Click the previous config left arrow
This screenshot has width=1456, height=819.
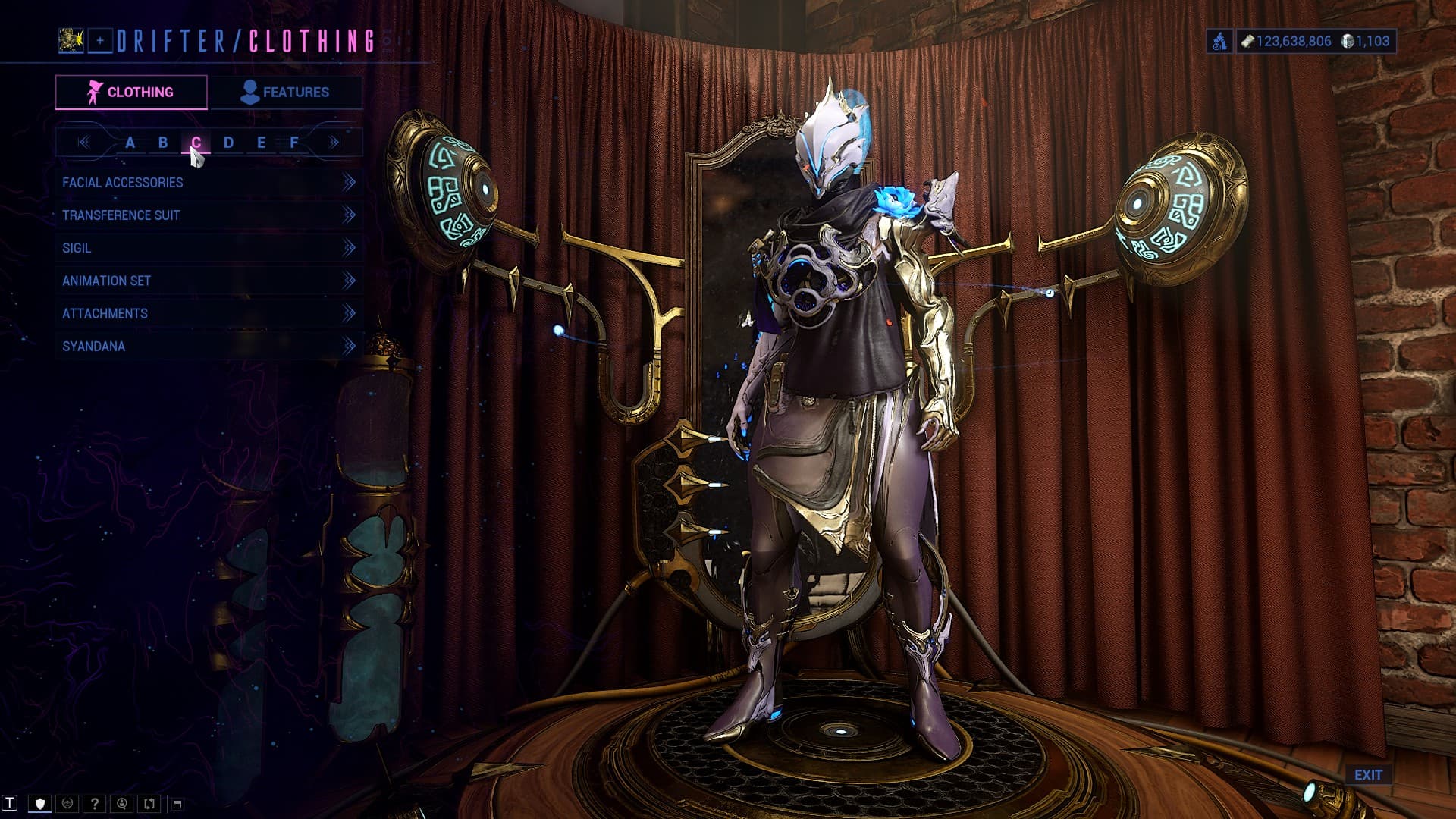tap(84, 143)
